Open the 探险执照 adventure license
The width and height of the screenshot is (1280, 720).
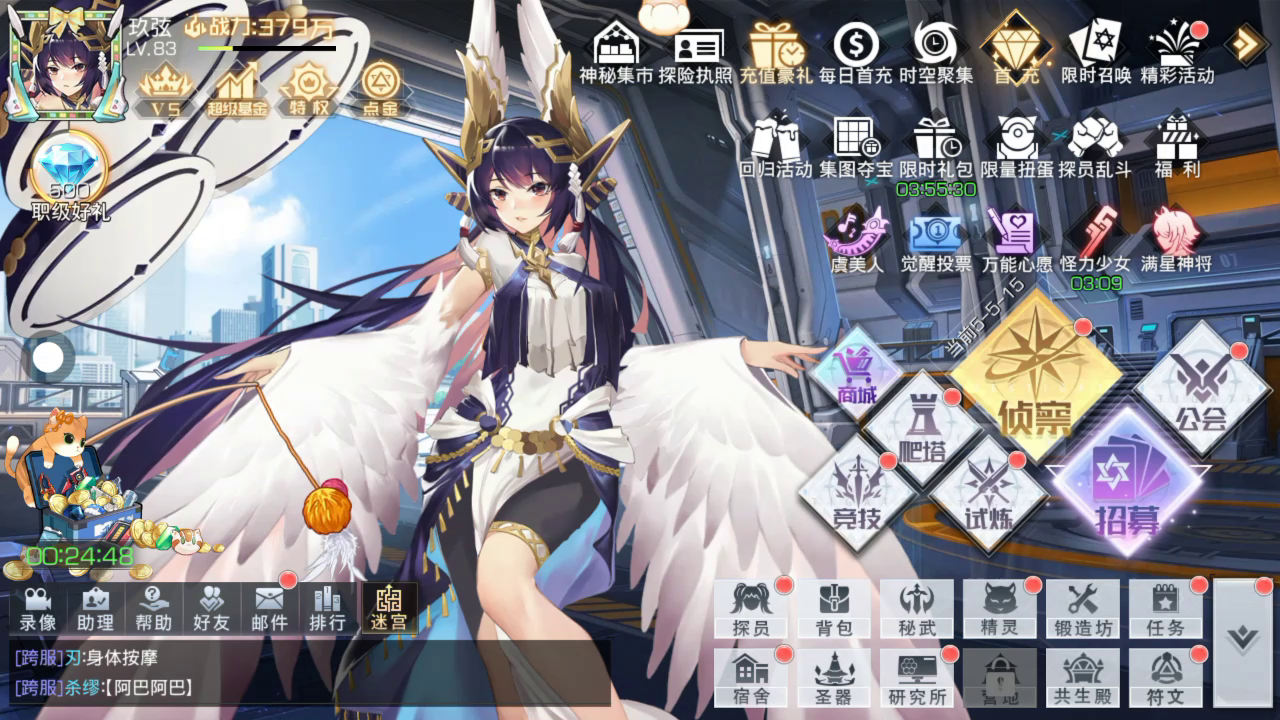(696, 52)
